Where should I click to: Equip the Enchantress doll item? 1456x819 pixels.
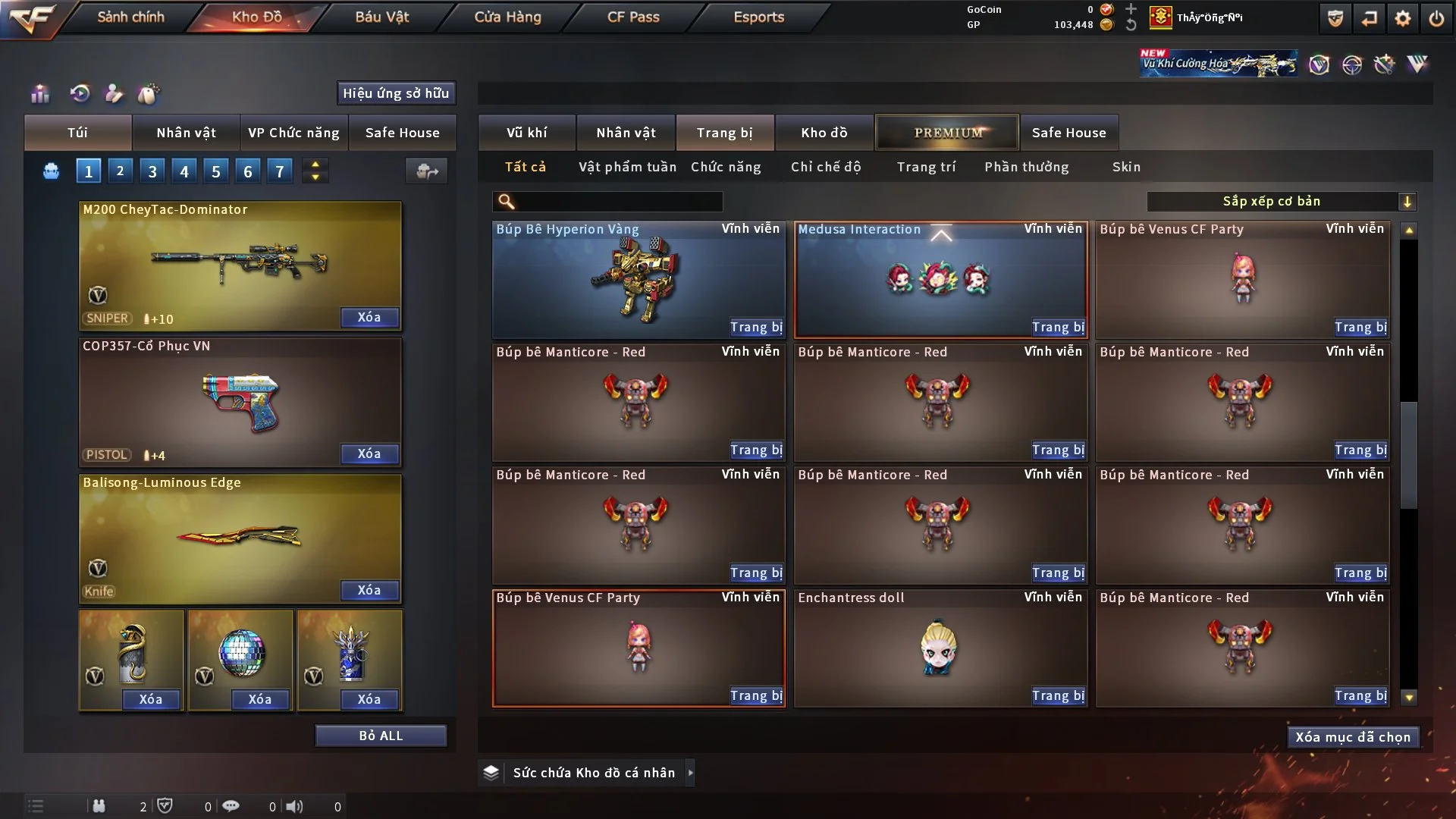(x=1058, y=695)
